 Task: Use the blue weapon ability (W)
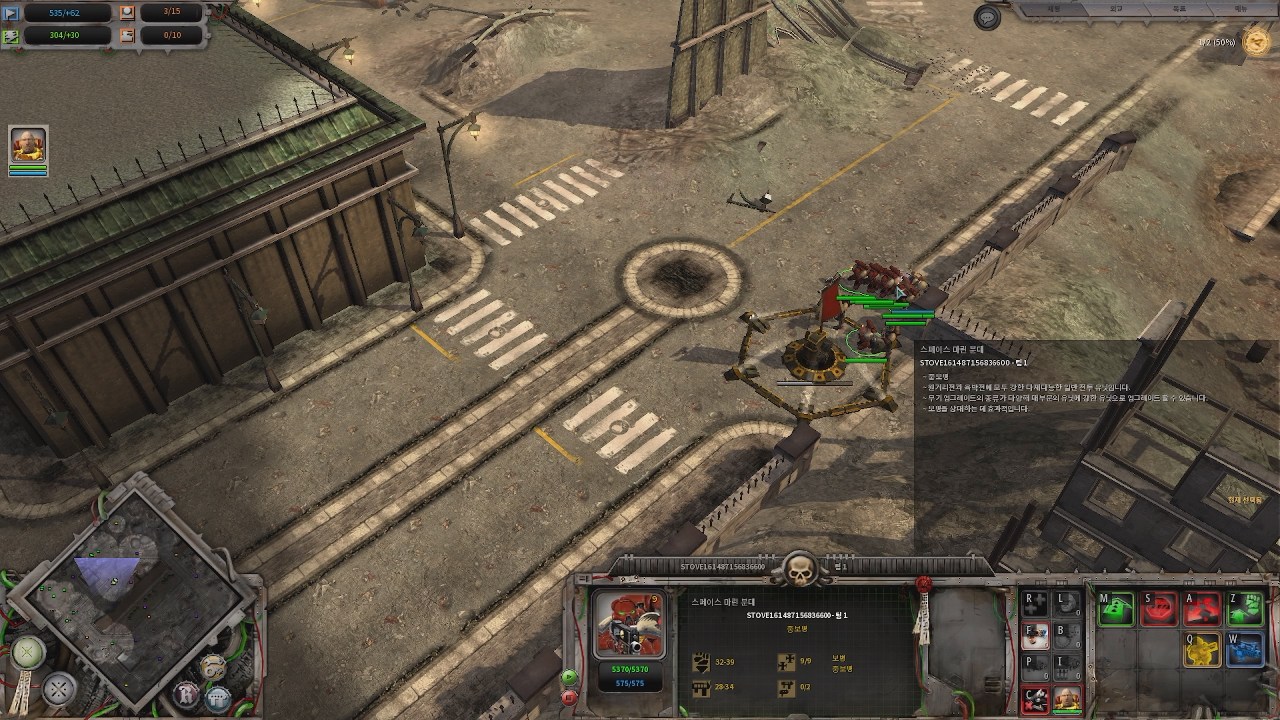[1246, 651]
